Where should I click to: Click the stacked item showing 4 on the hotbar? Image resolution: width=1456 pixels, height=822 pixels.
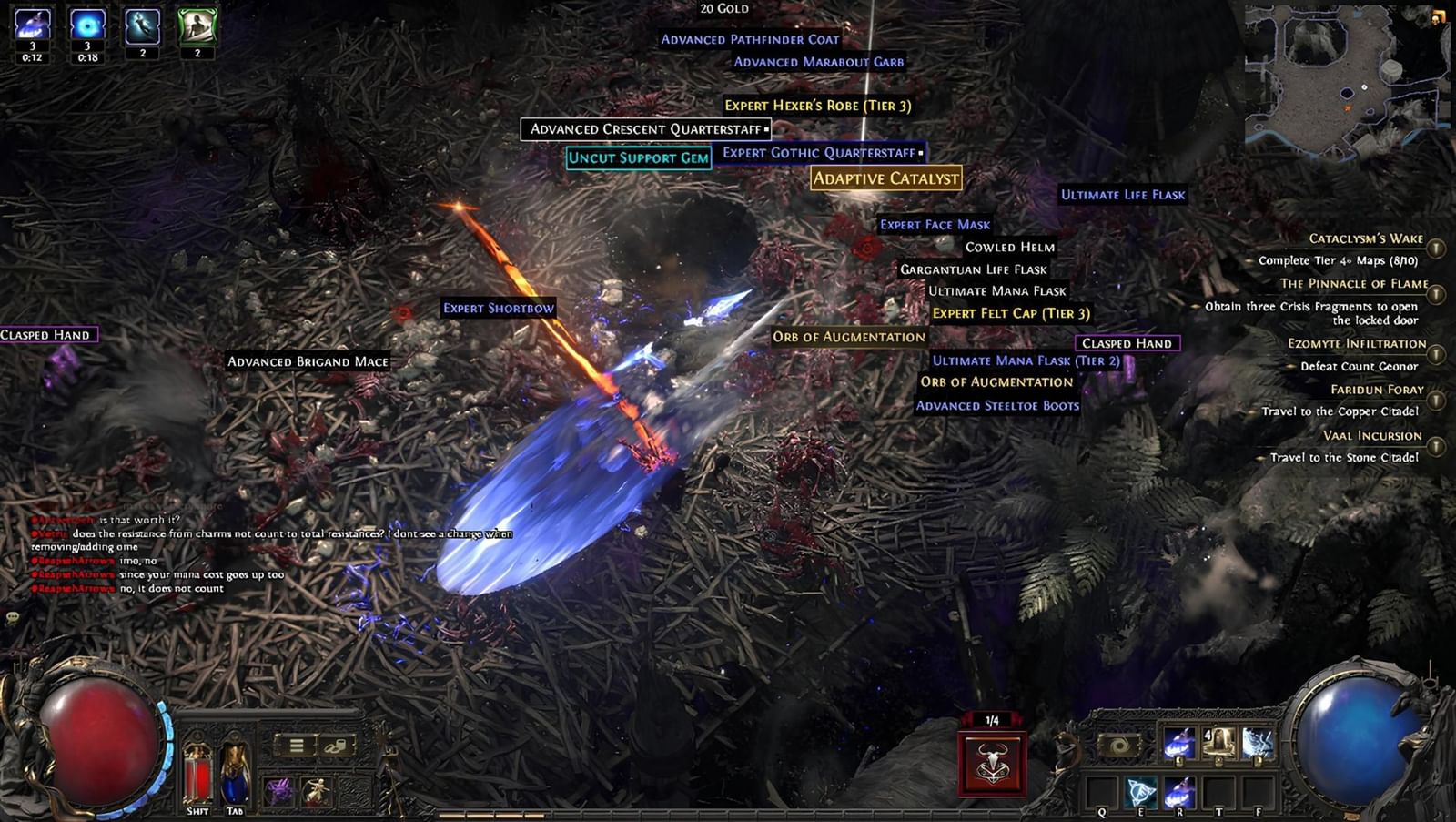click(1218, 743)
